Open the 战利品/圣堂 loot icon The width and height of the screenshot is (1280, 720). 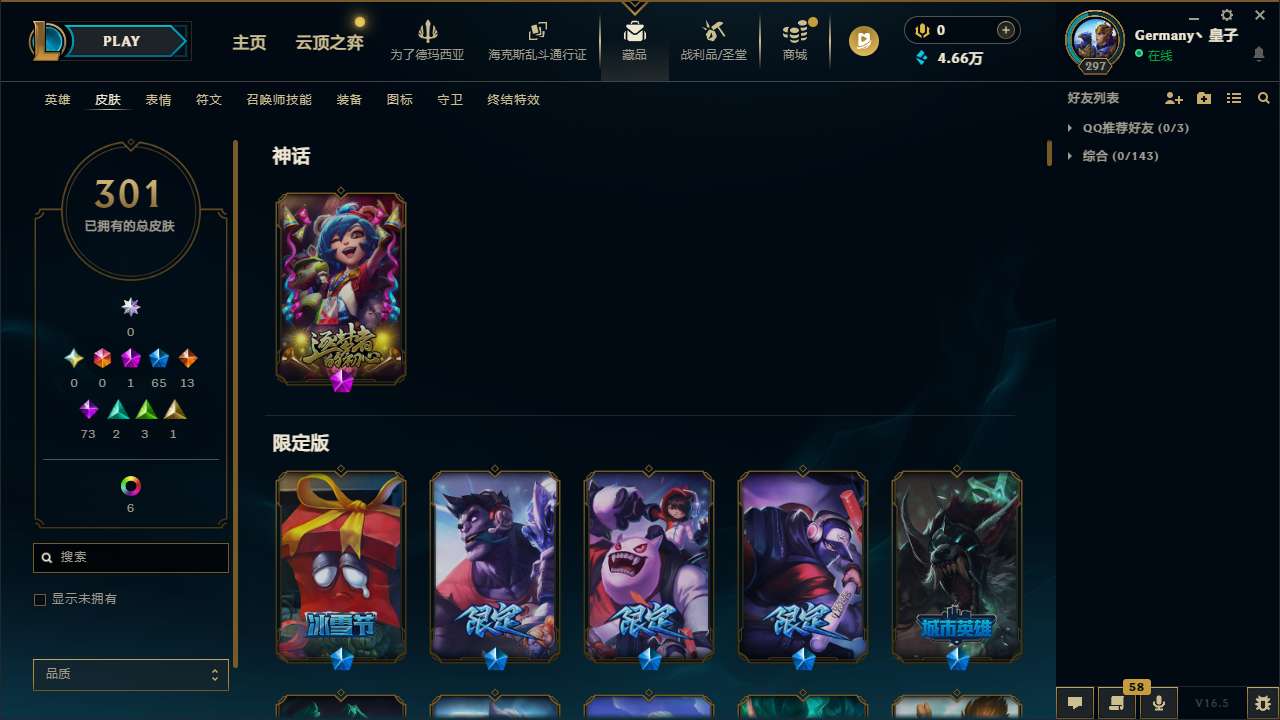coord(713,32)
